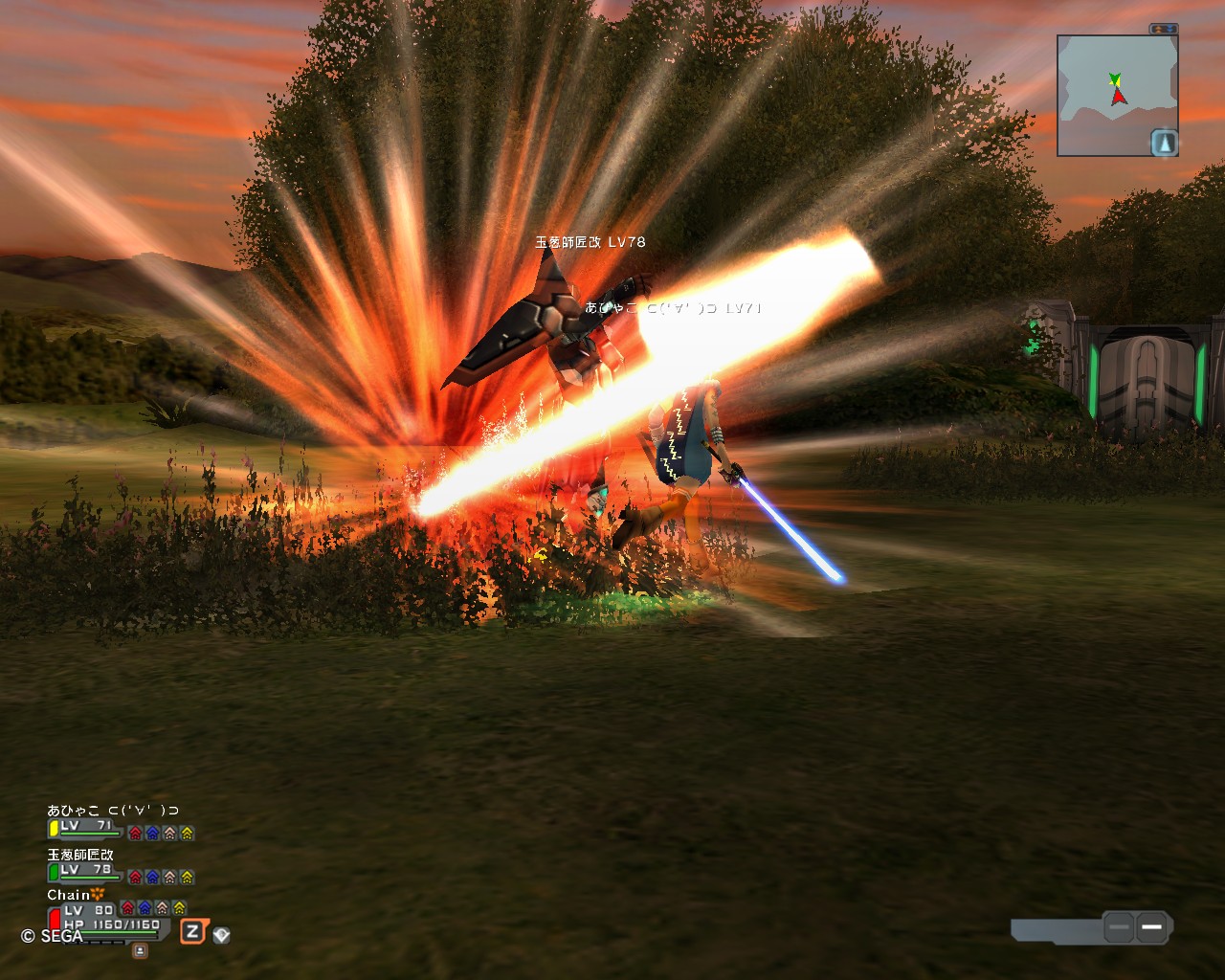Select the bright white dash weapon slot
Screen dimensions: 1225x980
(x=1151, y=926)
